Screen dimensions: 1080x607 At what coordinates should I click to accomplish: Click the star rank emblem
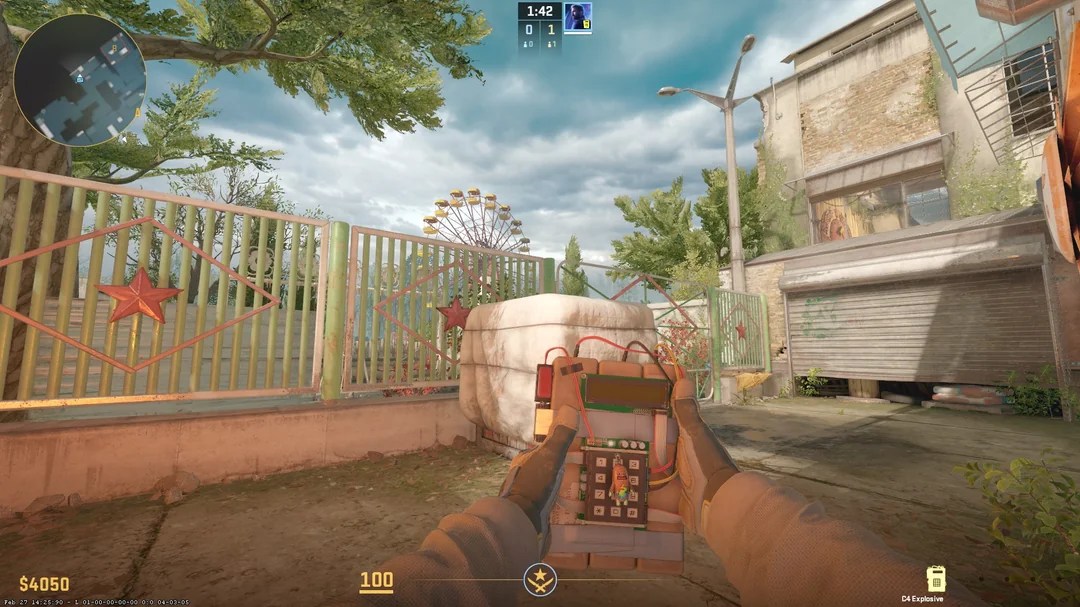[x=540, y=580]
